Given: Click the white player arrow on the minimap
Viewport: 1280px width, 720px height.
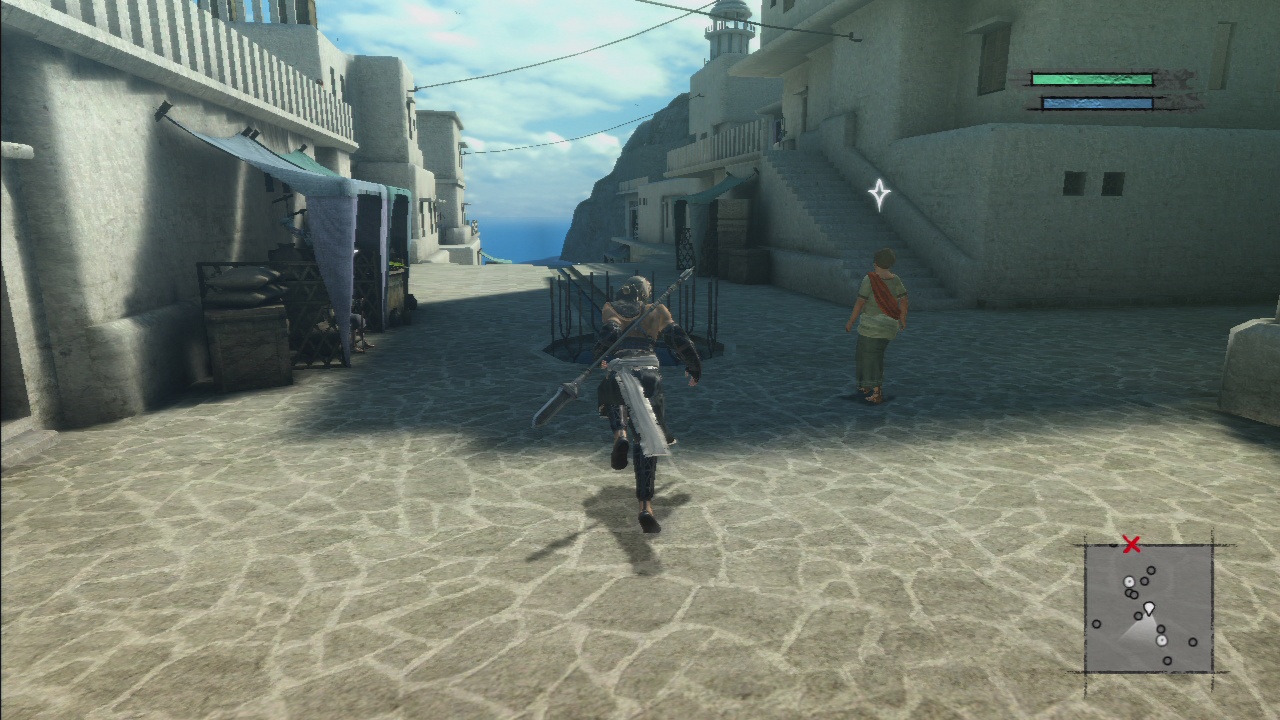Looking at the screenshot, I should (x=1149, y=608).
